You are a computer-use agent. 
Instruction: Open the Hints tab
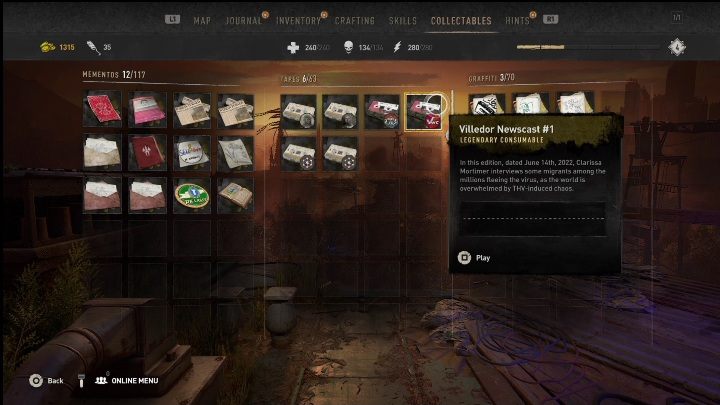(518, 20)
